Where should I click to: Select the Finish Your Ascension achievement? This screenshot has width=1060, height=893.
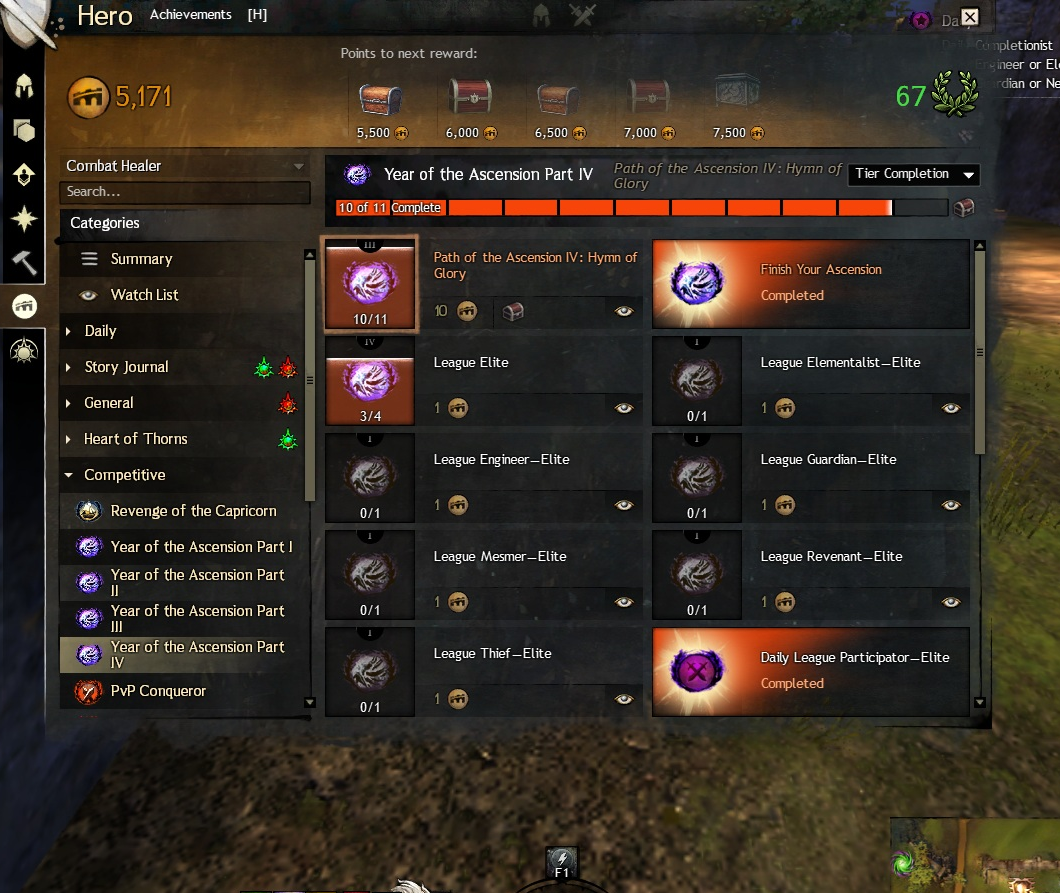[x=811, y=284]
